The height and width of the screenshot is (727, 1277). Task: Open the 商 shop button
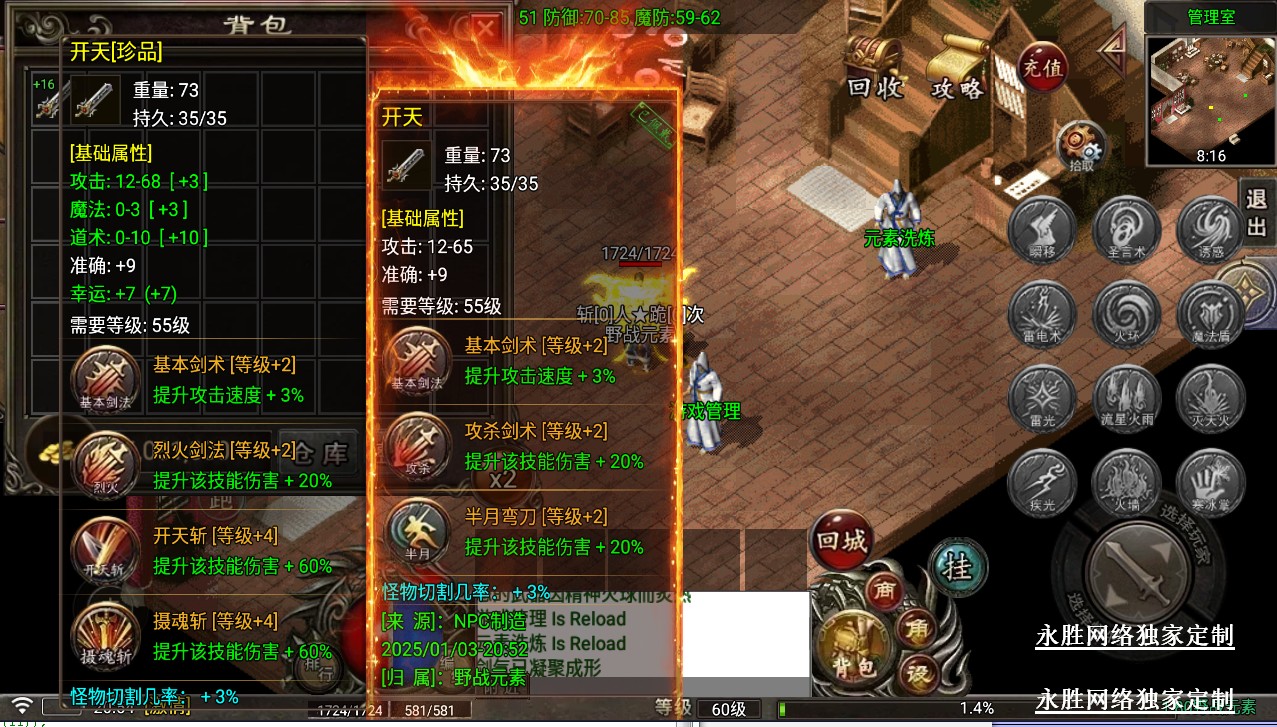point(884,588)
